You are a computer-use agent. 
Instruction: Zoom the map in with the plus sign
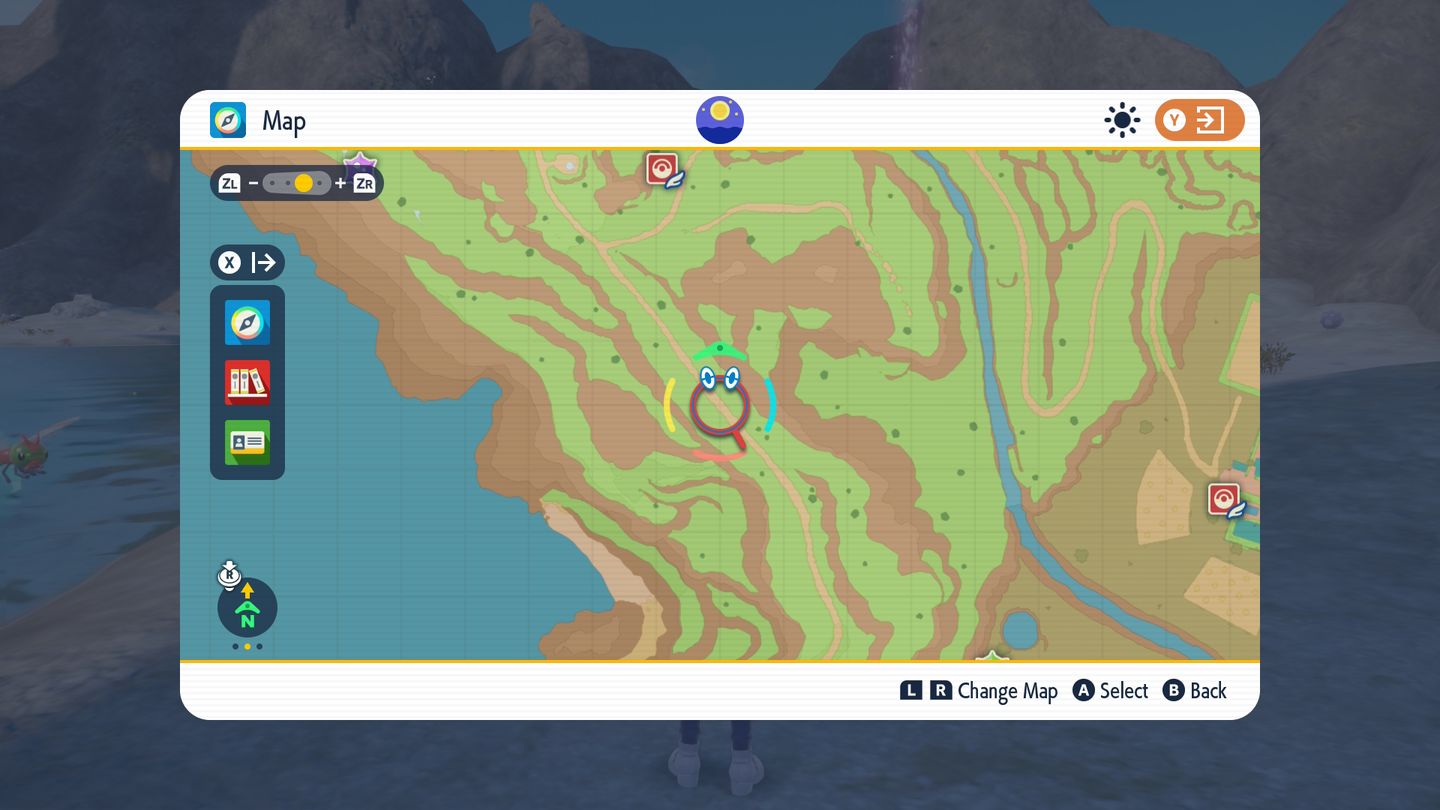pos(341,183)
